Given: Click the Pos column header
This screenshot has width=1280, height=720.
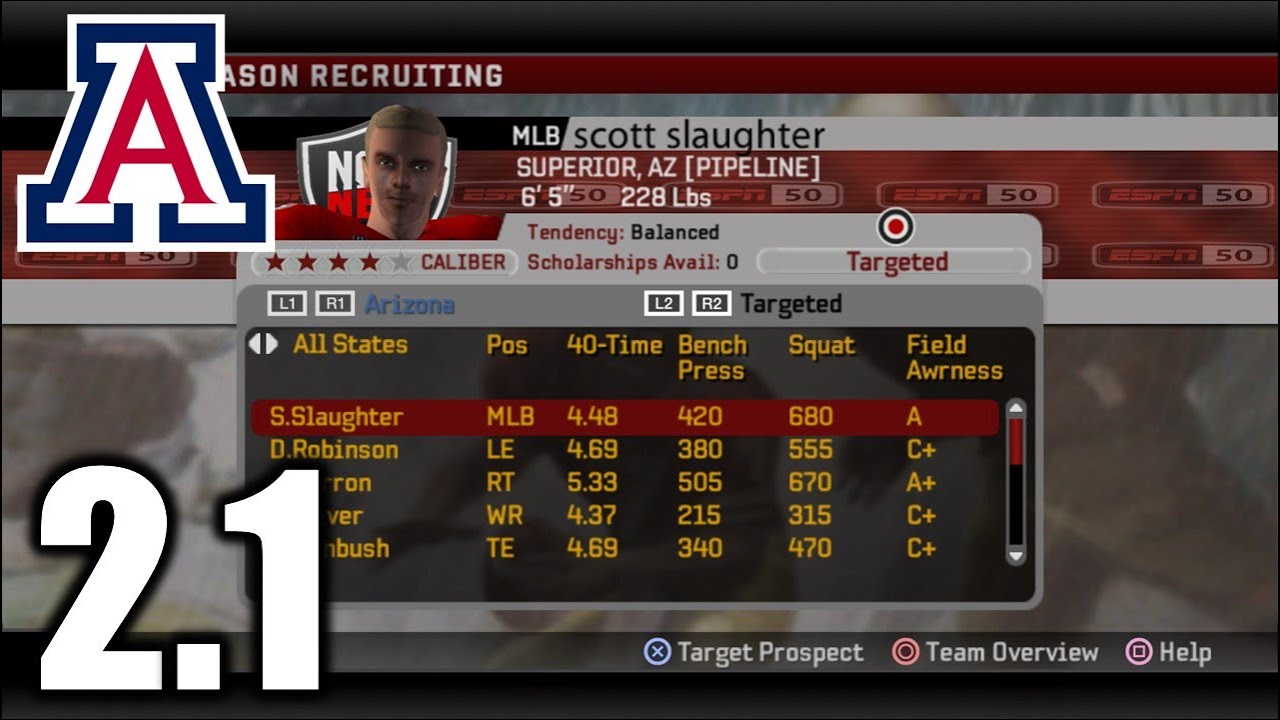Looking at the screenshot, I should click(x=506, y=345).
